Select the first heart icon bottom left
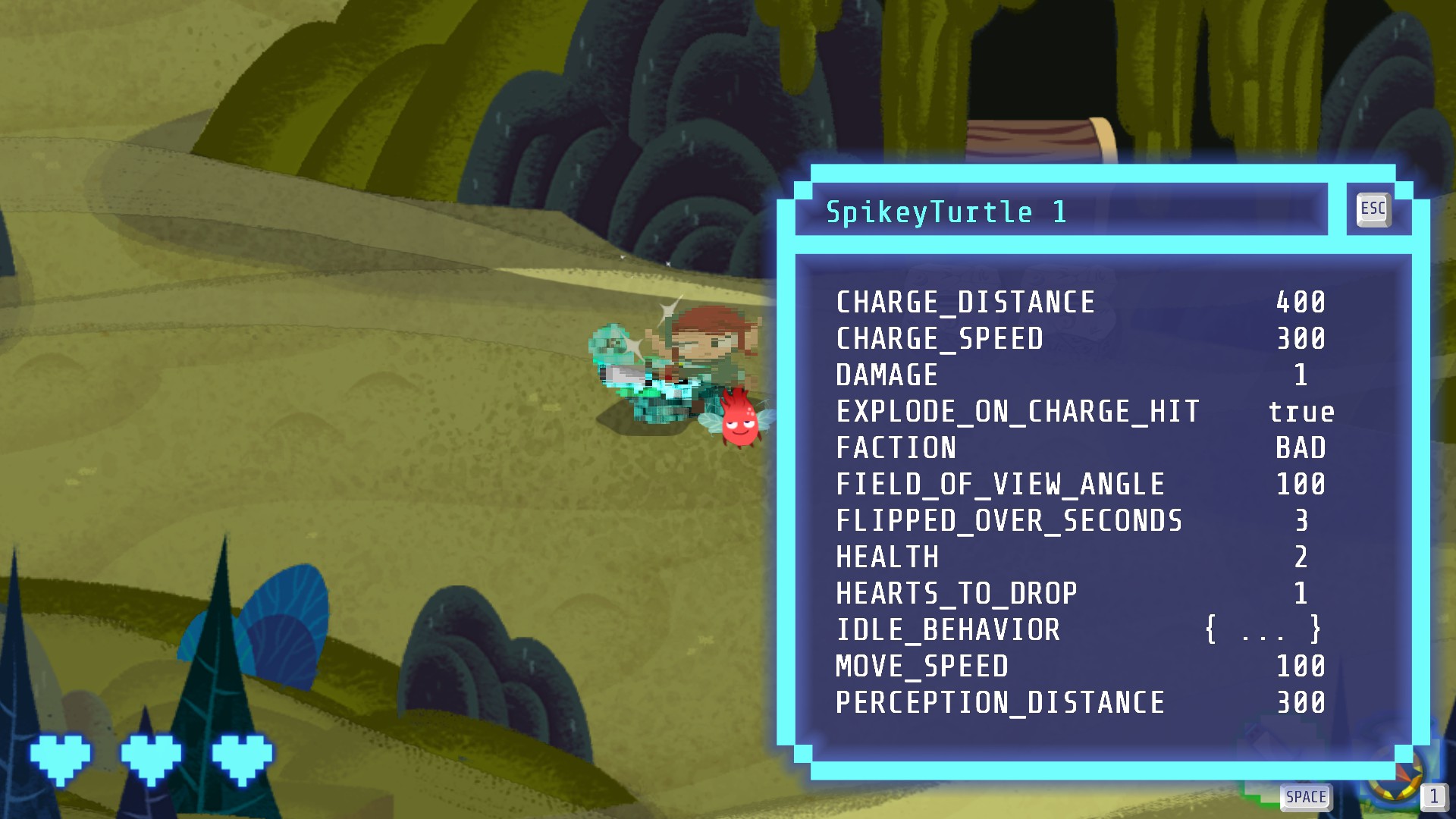 (59, 756)
